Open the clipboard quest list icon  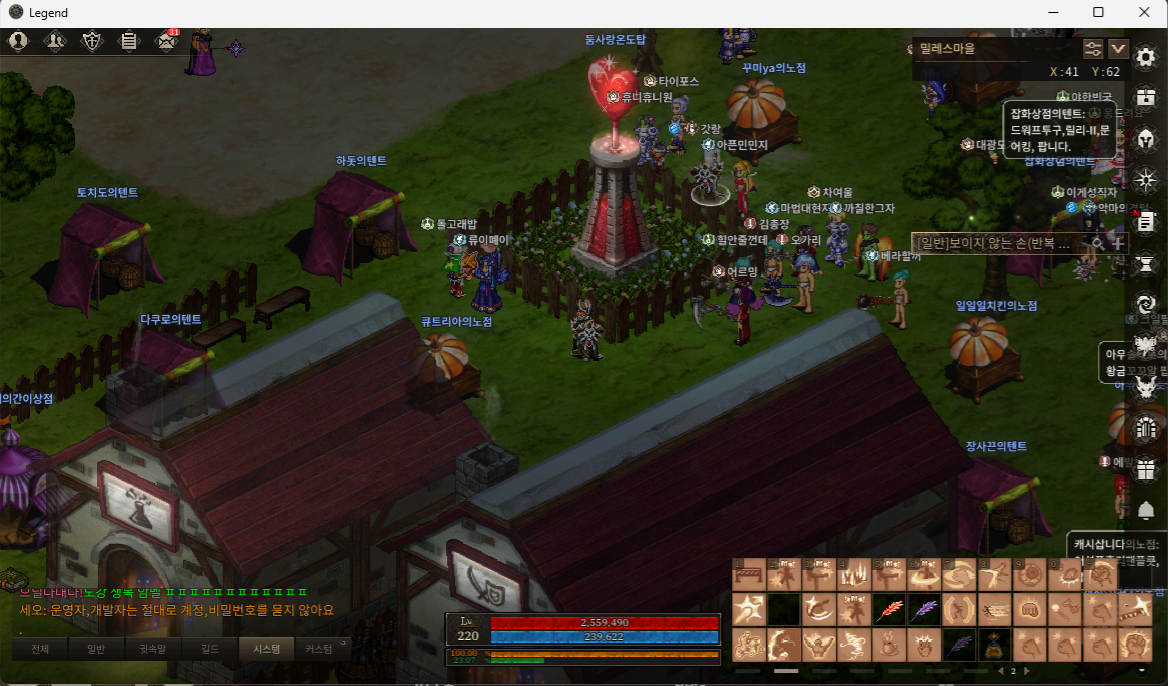(x=129, y=41)
